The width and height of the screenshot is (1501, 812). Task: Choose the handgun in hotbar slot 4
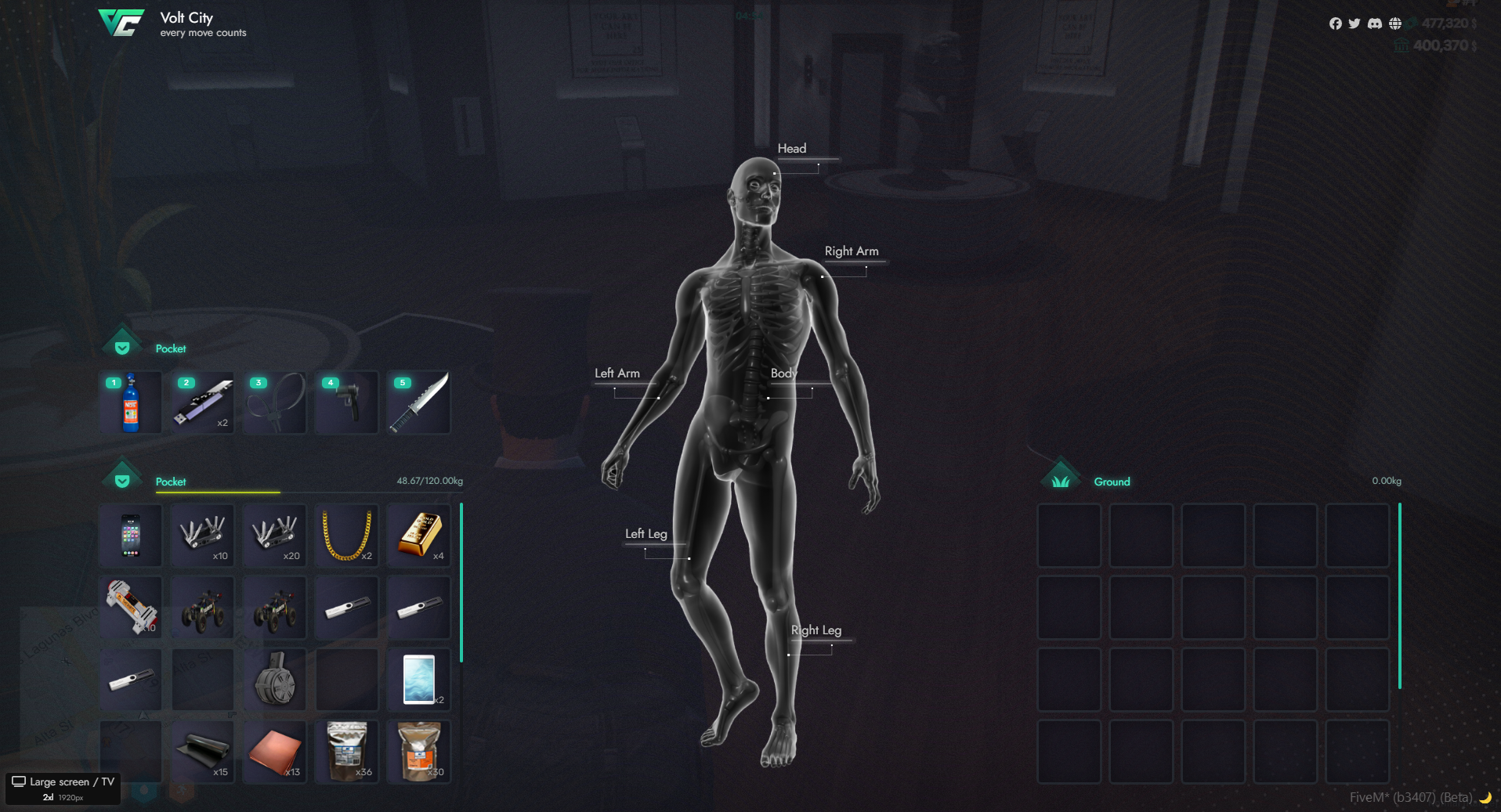tap(346, 402)
